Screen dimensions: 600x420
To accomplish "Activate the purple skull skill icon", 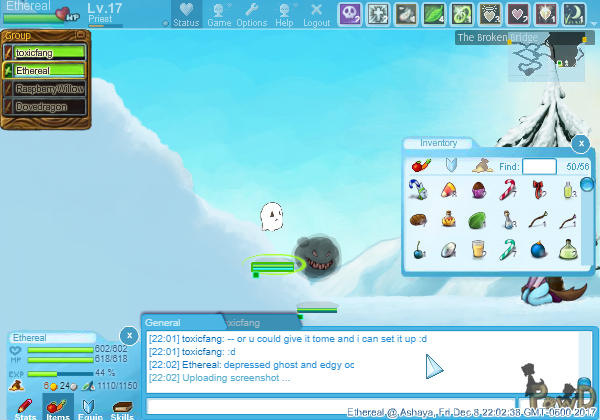I will (x=350, y=13).
